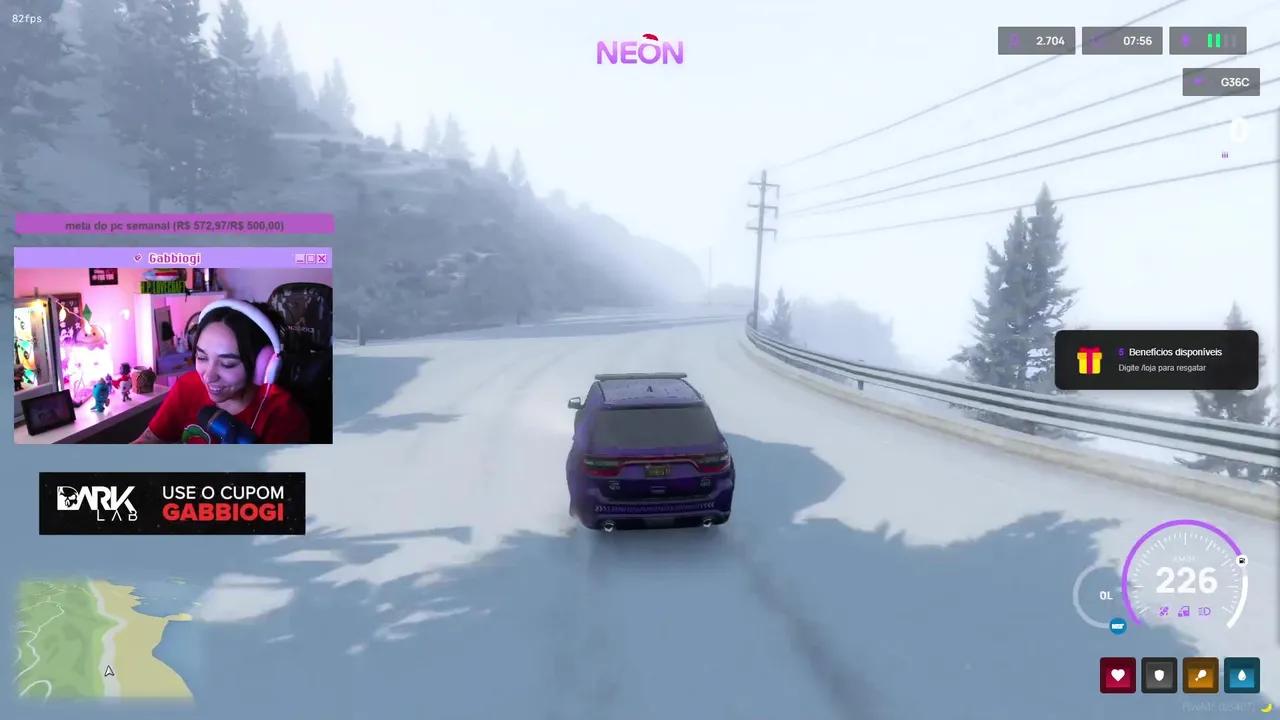Screen dimensions: 1280x720
Task: Open the NEON server logo at top center
Action: [640, 51]
